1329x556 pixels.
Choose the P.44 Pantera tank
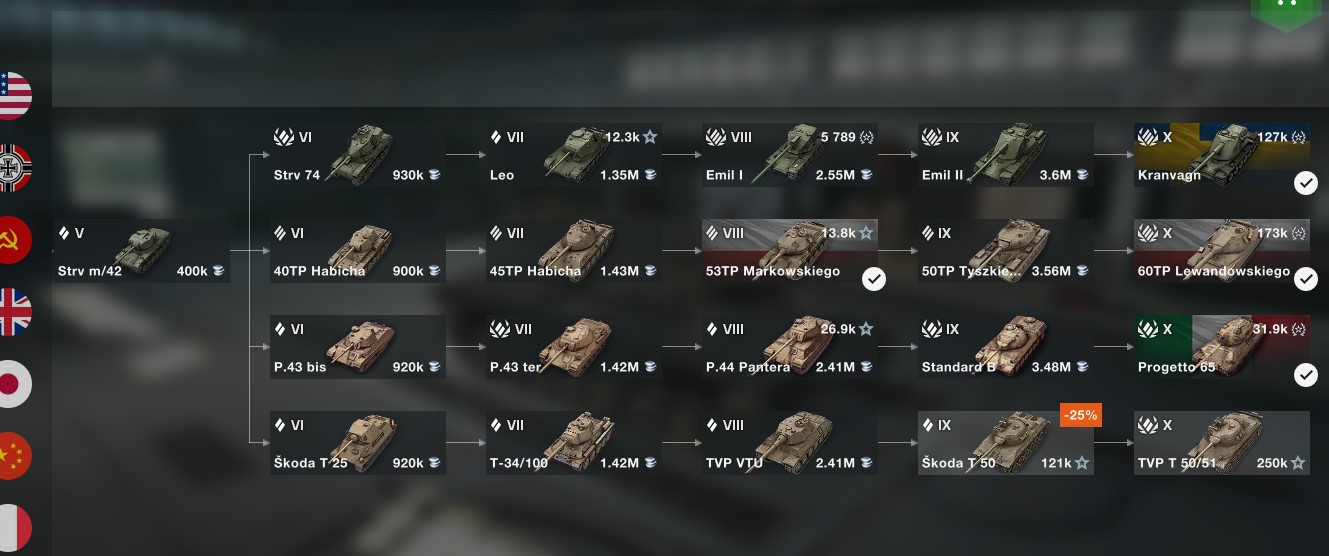point(789,347)
